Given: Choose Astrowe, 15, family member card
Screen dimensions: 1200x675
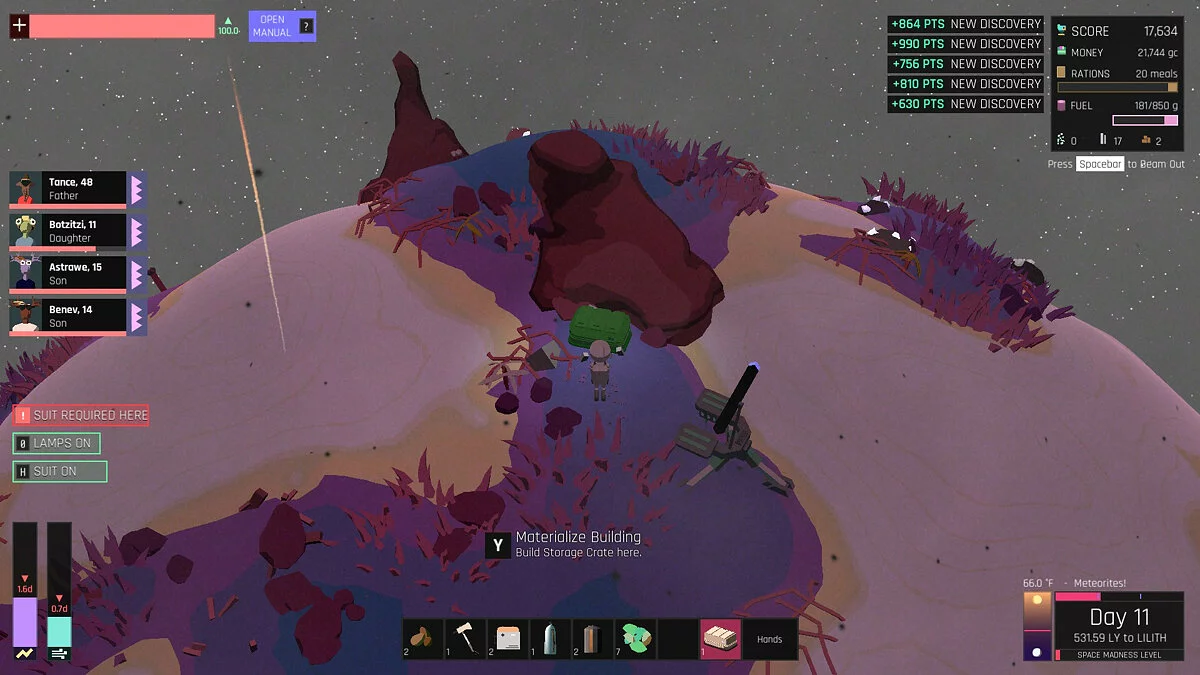Looking at the screenshot, I should [x=69, y=273].
